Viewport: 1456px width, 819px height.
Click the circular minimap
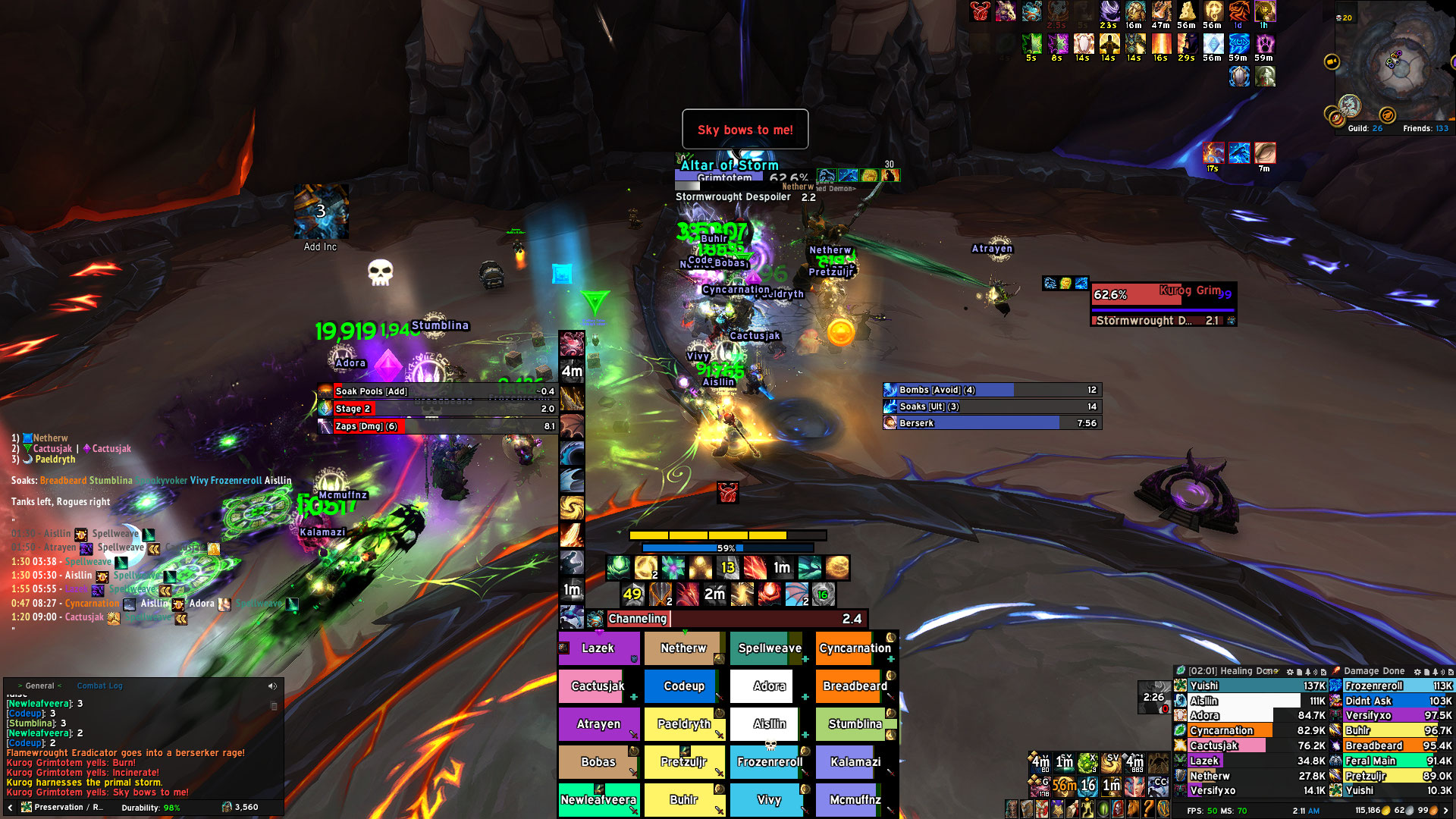(x=1395, y=64)
